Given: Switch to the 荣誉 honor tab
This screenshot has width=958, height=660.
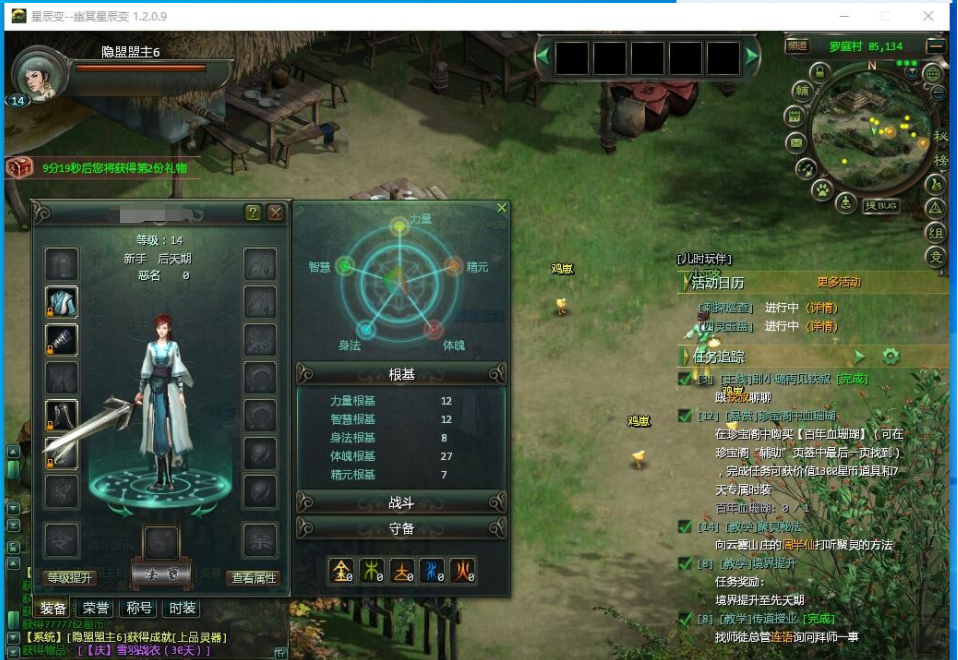Looking at the screenshot, I should 96,608.
